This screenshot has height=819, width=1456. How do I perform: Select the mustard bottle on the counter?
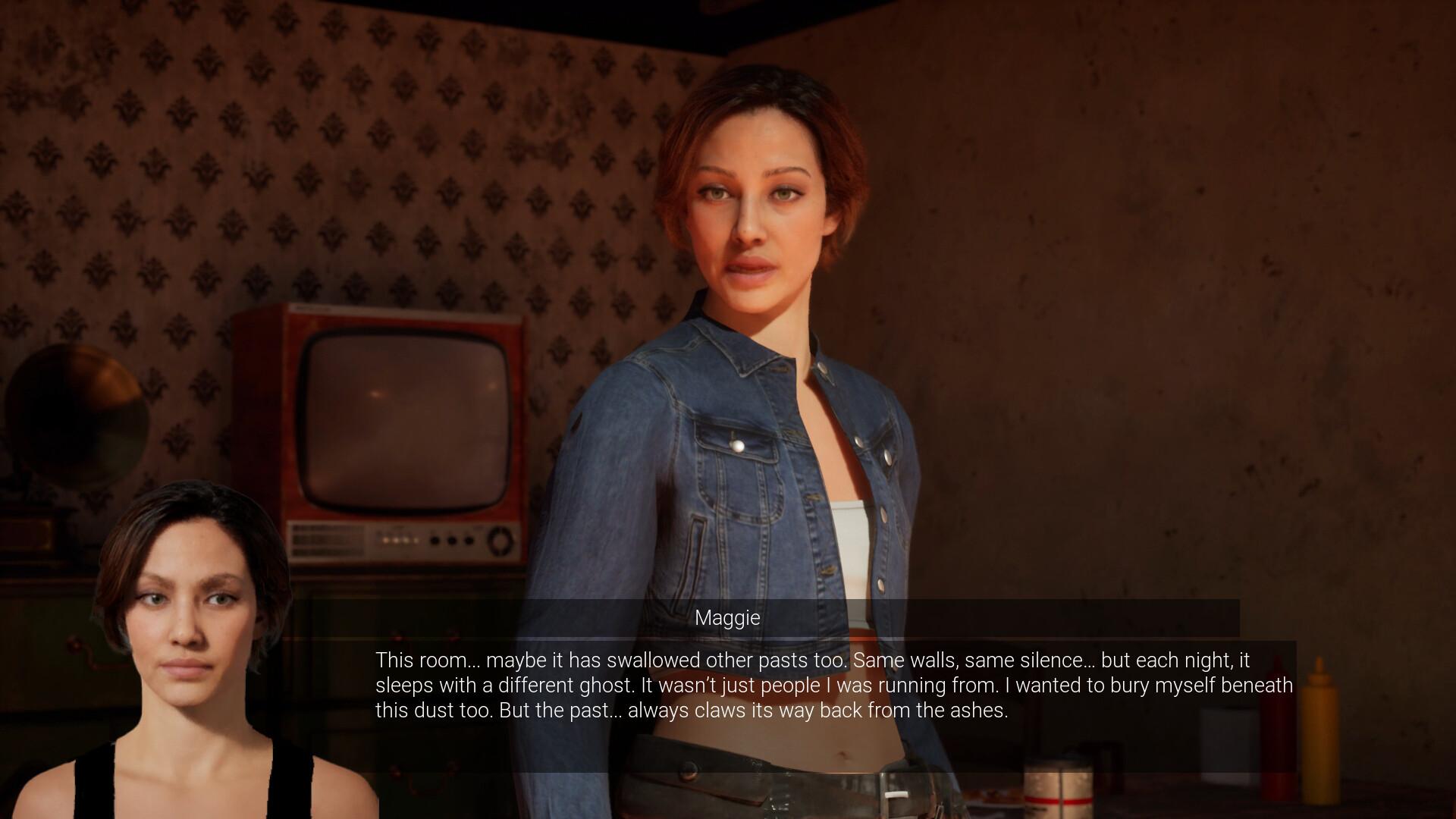coord(1319,730)
